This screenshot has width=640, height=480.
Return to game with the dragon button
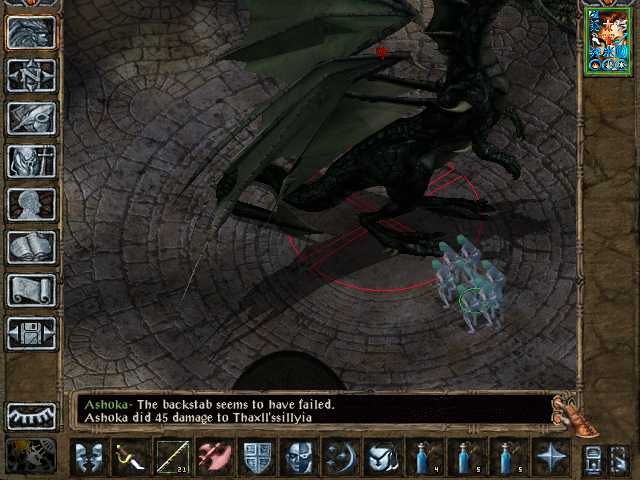tap(31, 31)
